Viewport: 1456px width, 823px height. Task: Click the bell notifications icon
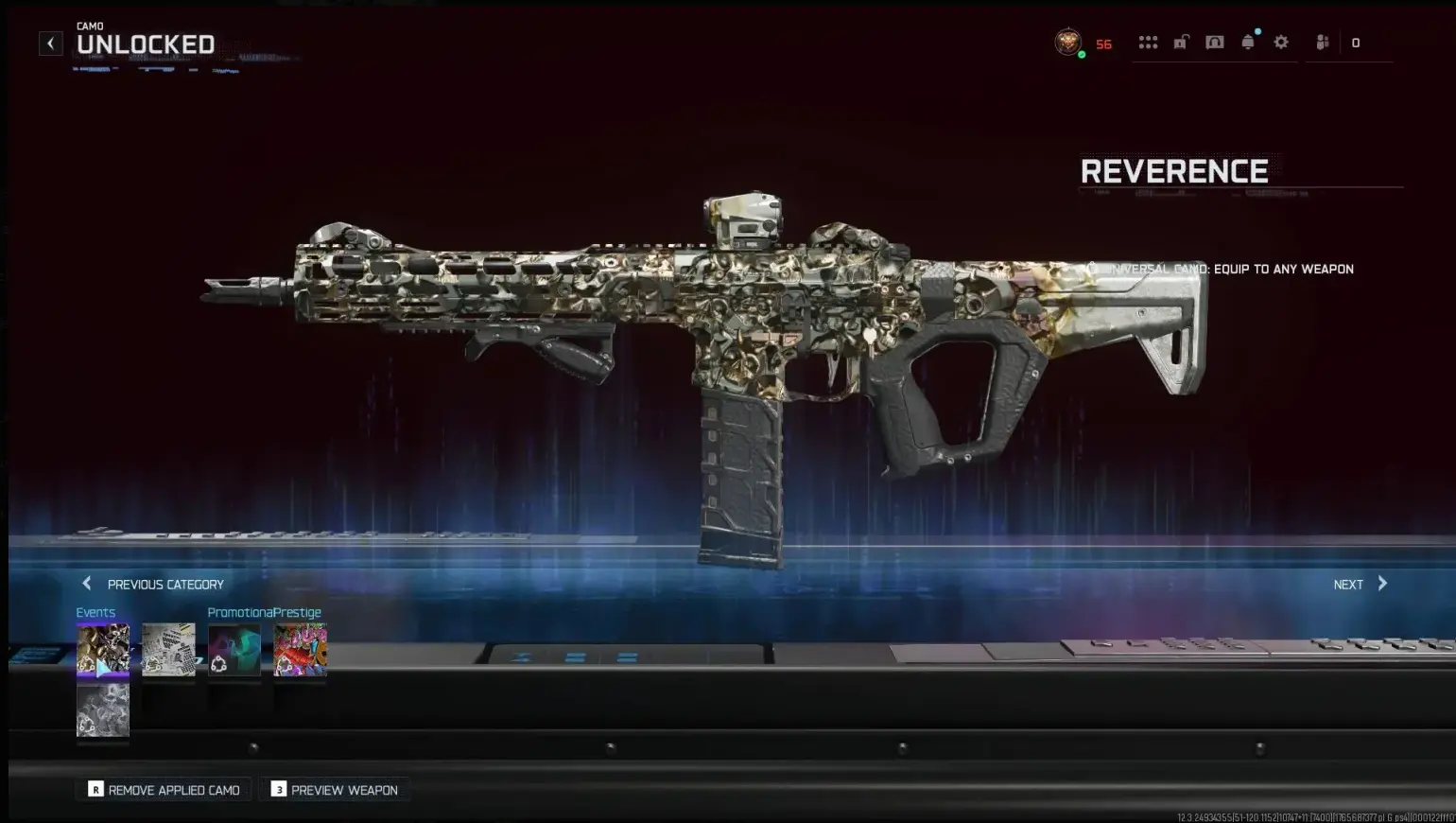point(1247,42)
